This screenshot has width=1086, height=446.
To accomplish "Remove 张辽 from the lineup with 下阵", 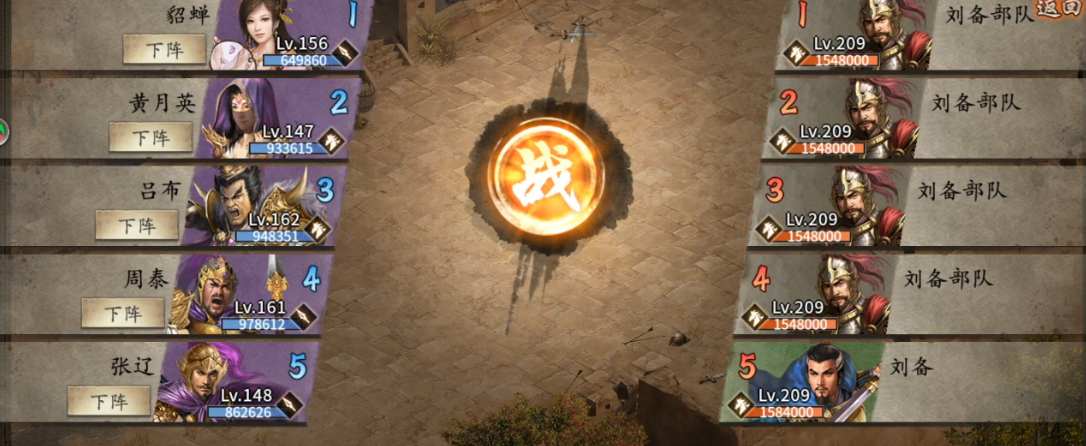I will pos(109,401).
